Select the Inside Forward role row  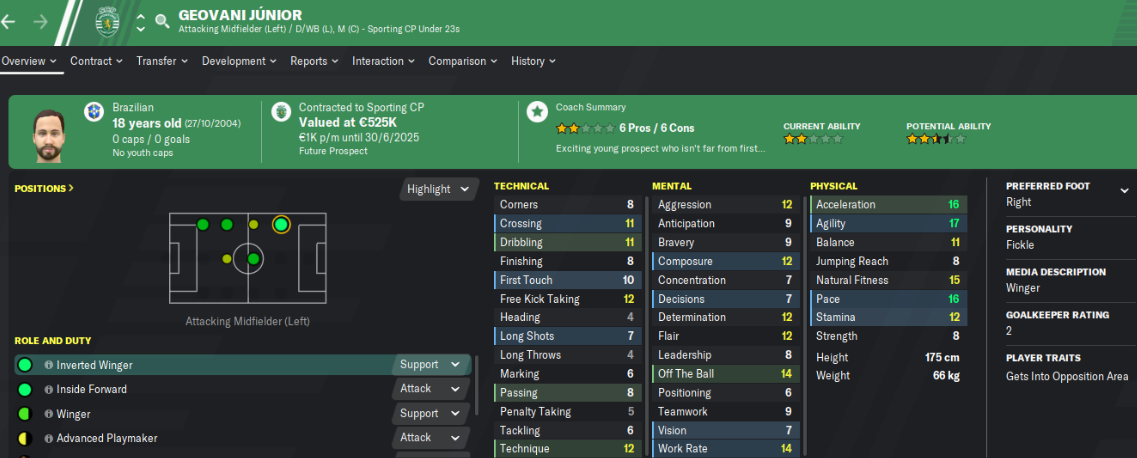pyautogui.click(x=200, y=389)
